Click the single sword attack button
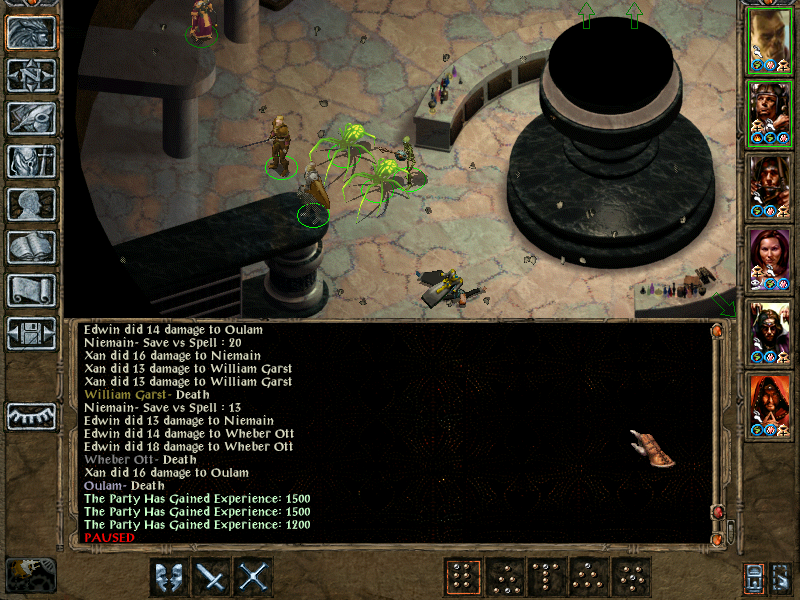Screen dimensions: 800x600 [x=213, y=577]
